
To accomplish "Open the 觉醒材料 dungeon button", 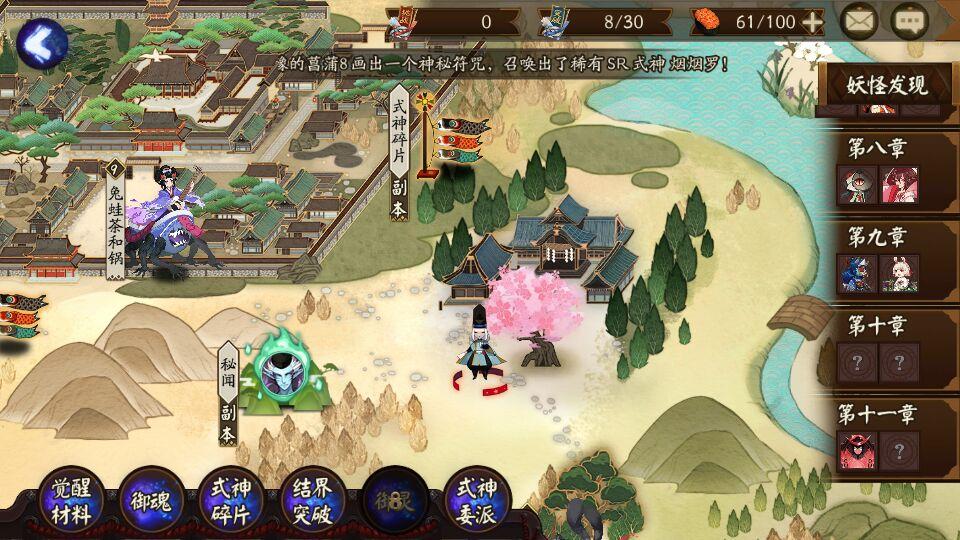I will click(x=72, y=501).
